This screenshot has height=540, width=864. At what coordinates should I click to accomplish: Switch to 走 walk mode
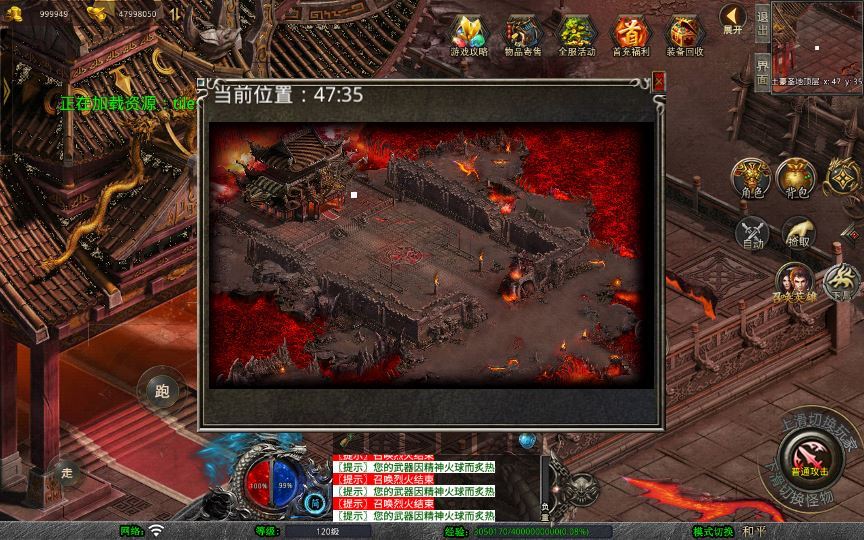67,472
